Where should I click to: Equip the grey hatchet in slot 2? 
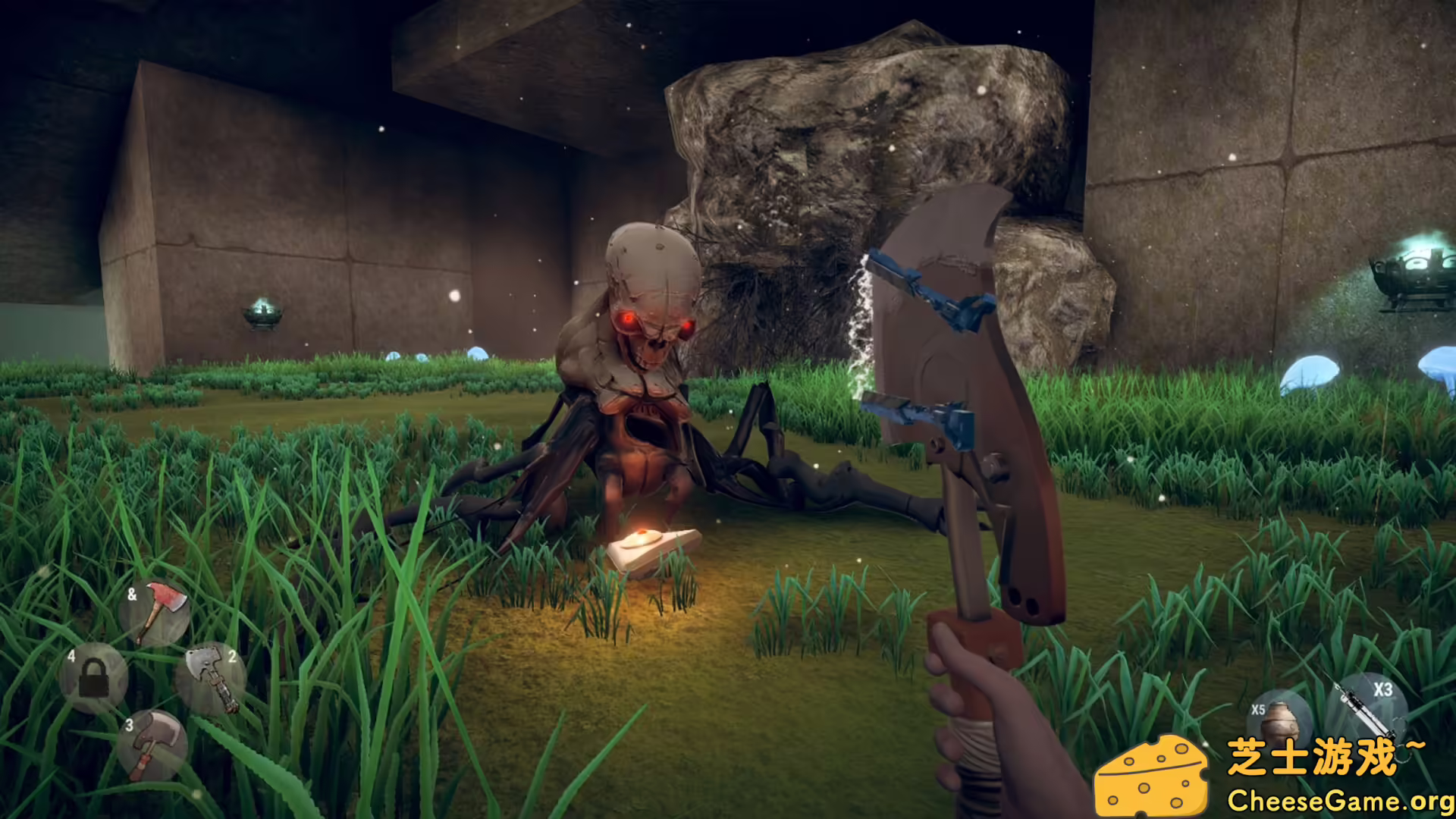211,678
